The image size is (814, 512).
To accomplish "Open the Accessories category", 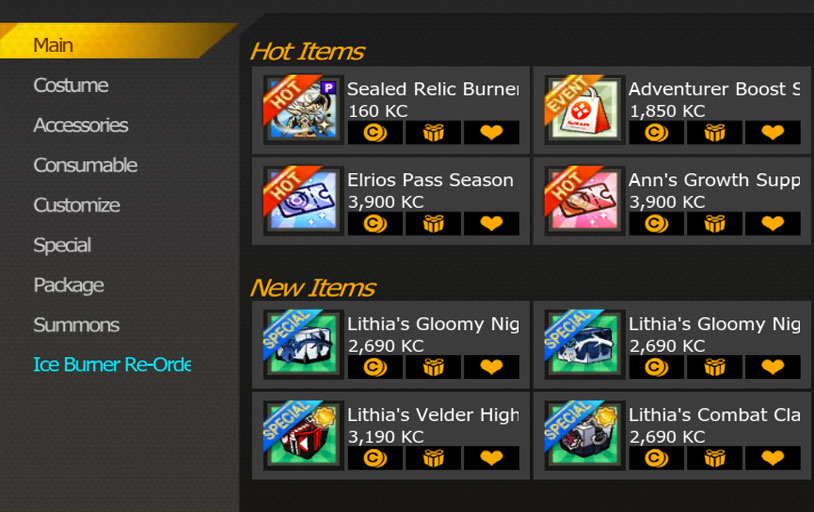I will click(x=81, y=126).
